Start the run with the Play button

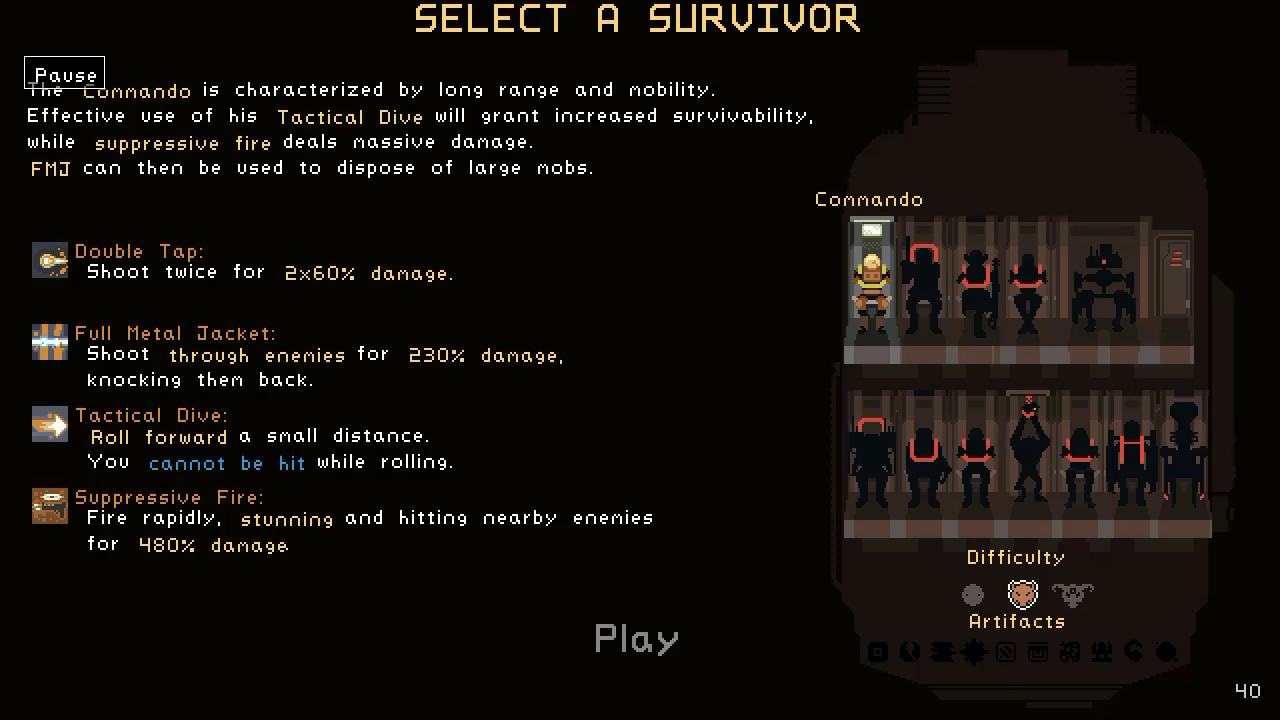point(636,638)
